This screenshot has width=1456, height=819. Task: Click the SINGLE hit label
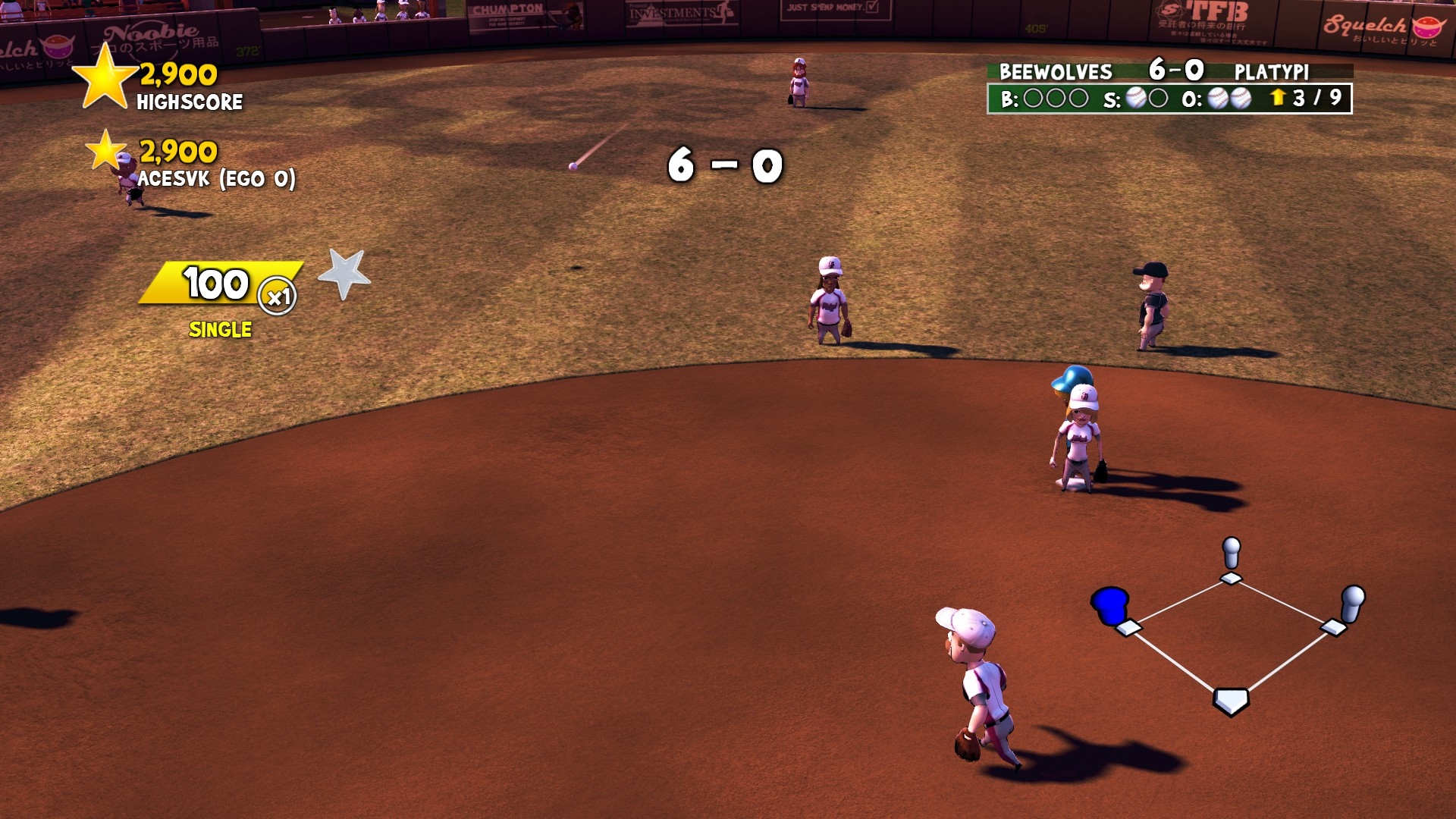(x=220, y=329)
